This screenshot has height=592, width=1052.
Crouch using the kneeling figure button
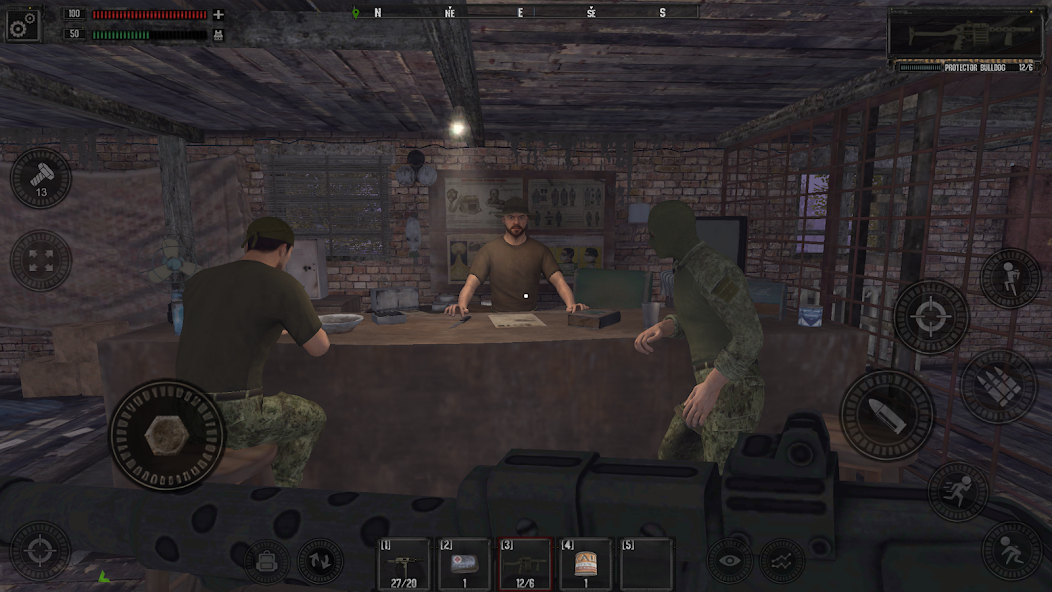tap(1010, 551)
